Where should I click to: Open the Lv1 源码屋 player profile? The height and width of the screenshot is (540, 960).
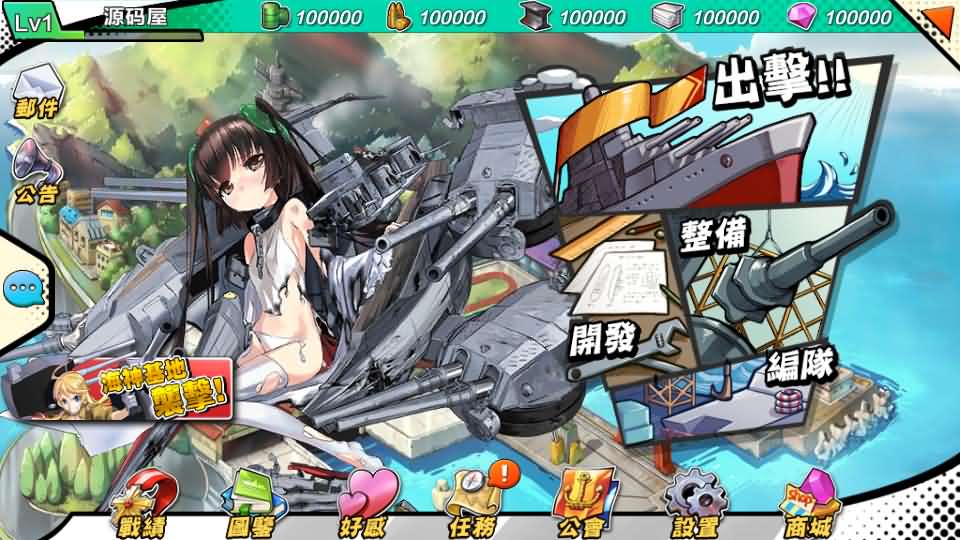[100, 20]
